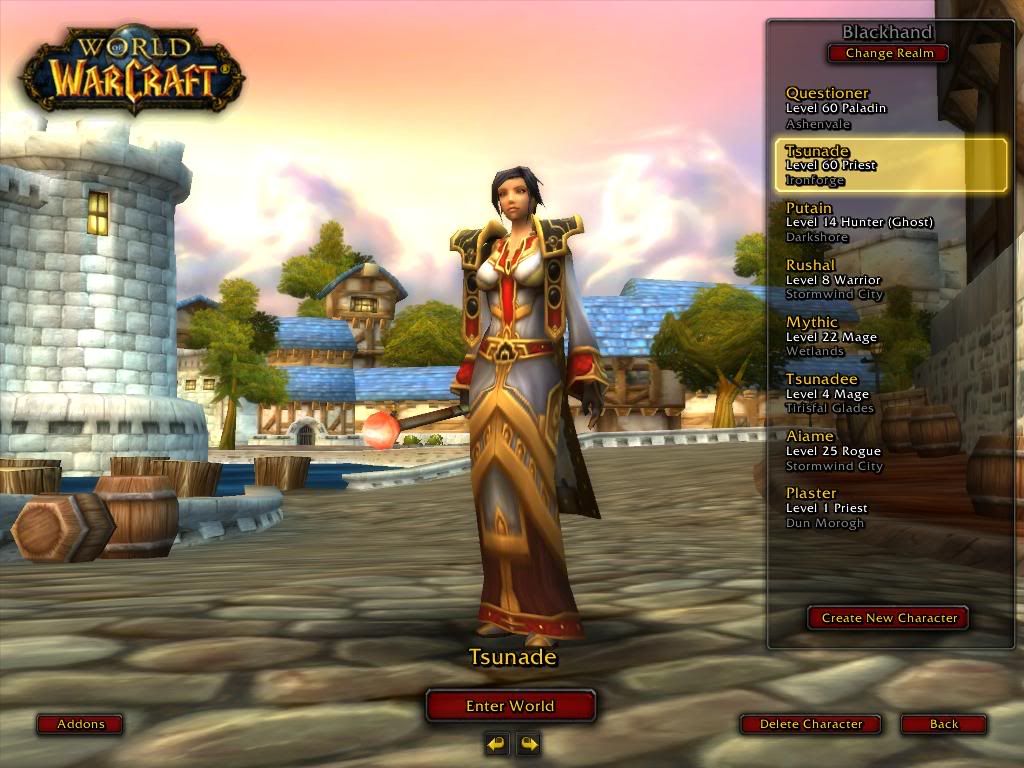The width and height of the screenshot is (1024, 768).
Task: Click Delete Character
Action: (811, 724)
